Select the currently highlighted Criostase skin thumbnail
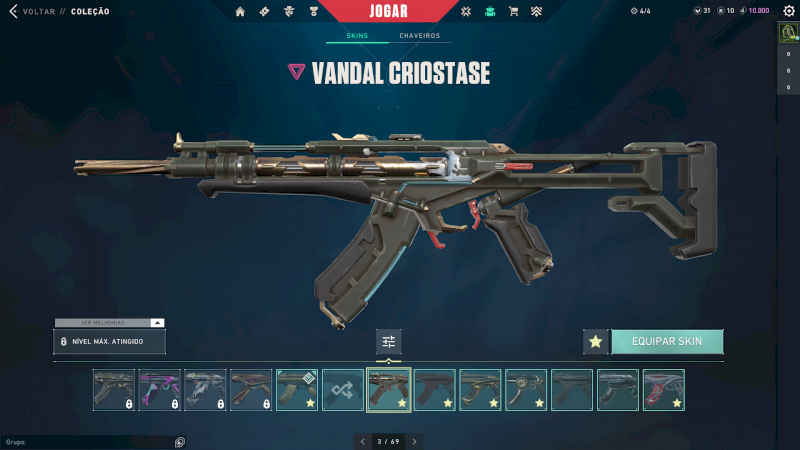This screenshot has width=800, height=450. [x=389, y=390]
